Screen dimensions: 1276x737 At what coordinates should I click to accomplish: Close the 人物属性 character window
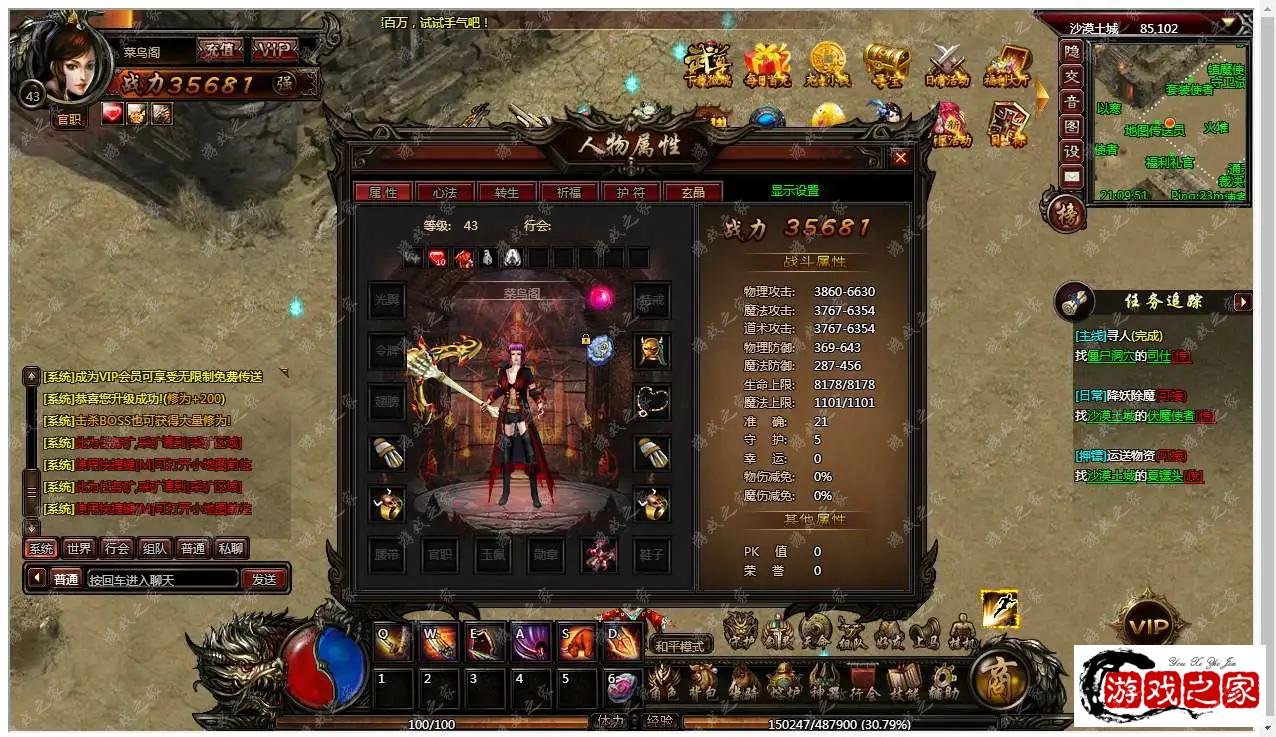coord(900,158)
